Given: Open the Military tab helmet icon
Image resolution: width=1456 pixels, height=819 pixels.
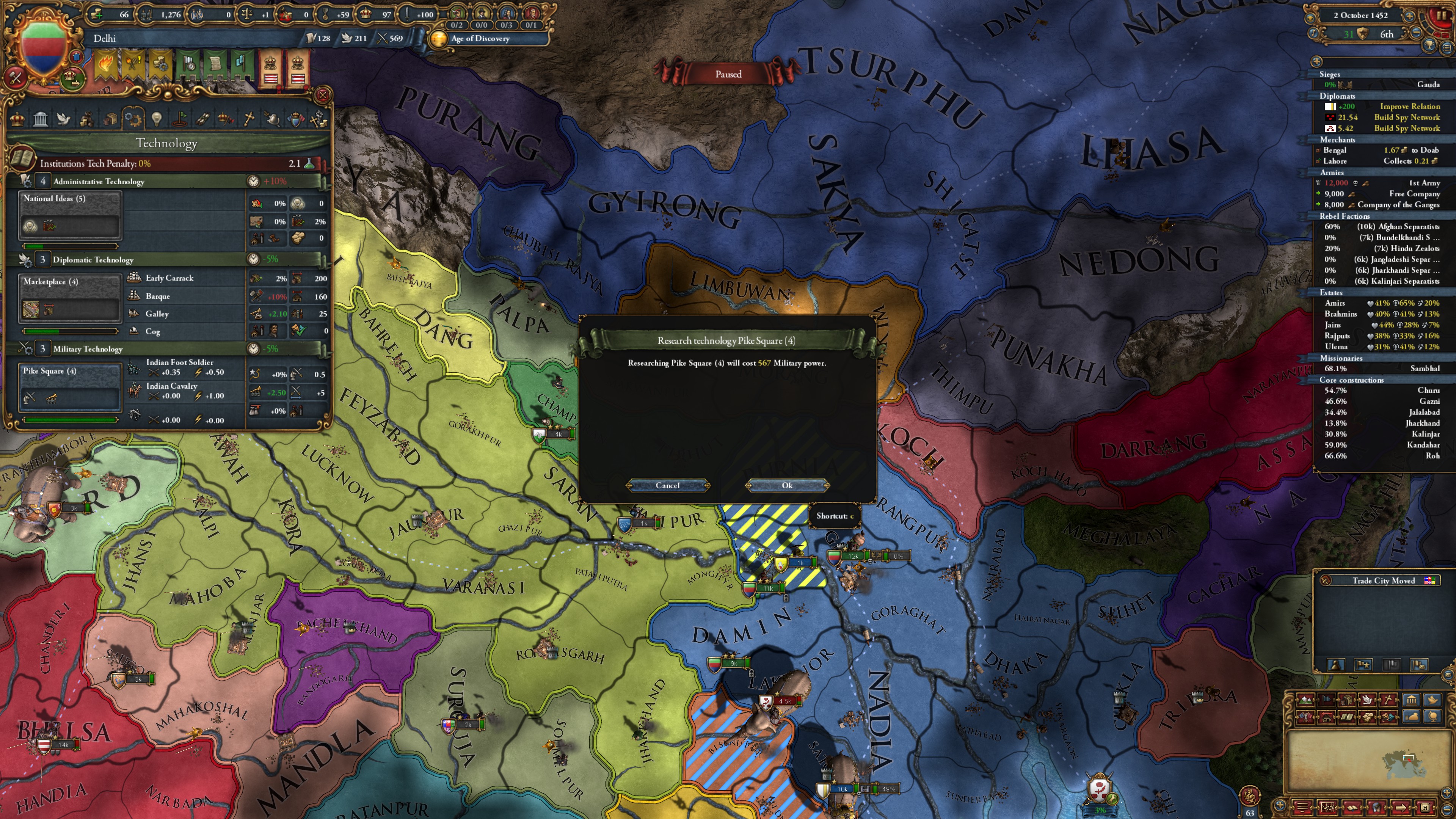Looking at the screenshot, I should point(273,120).
